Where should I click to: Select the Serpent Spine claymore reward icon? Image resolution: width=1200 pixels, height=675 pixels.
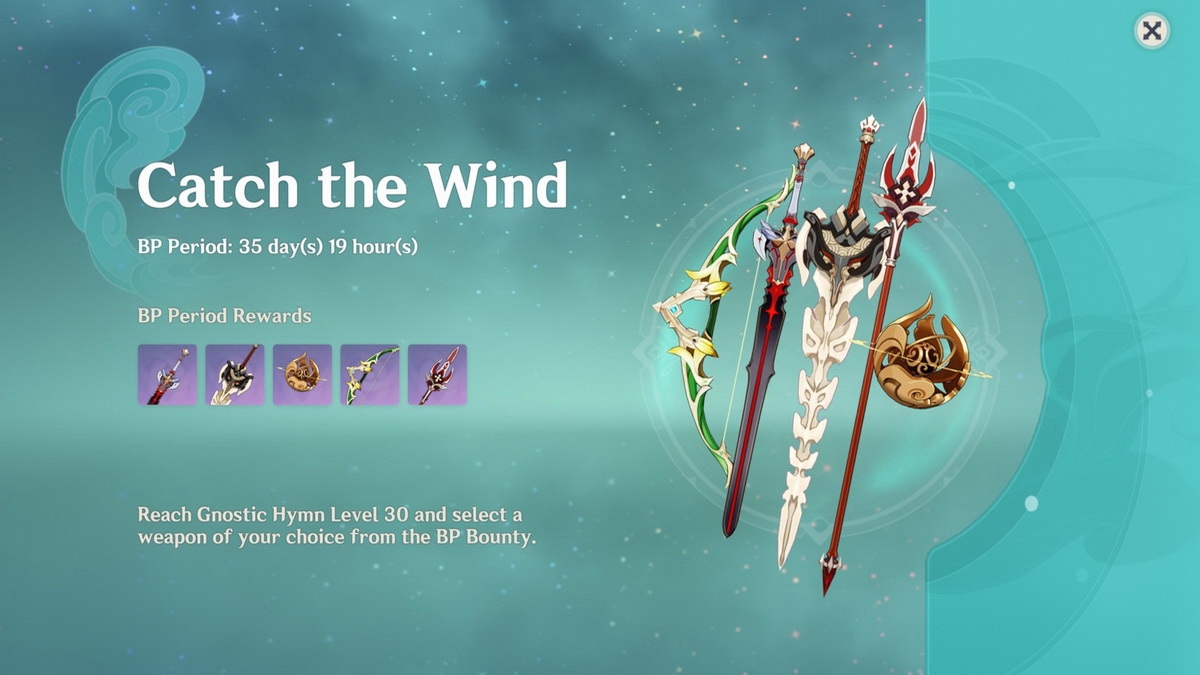[x=235, y=375]
